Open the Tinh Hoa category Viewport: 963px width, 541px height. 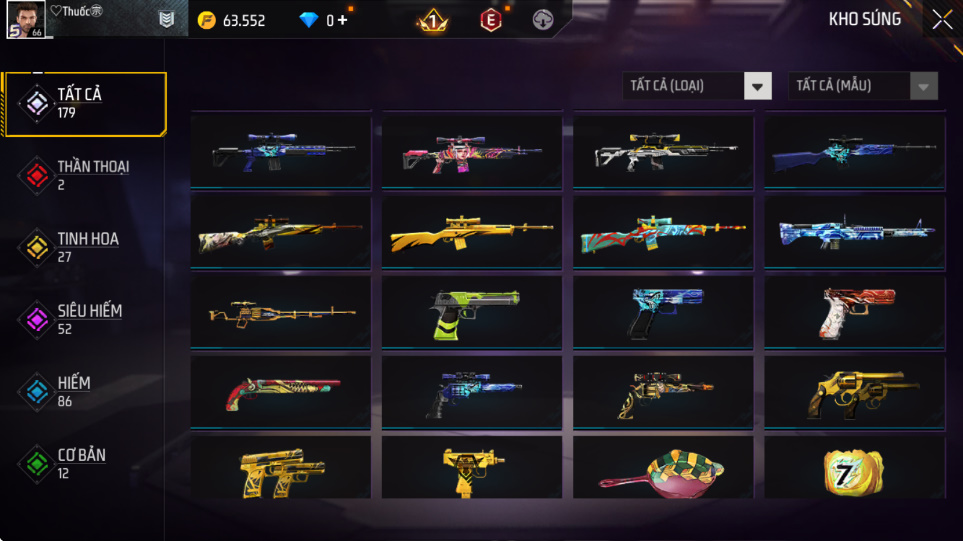[x=84, y=247]
